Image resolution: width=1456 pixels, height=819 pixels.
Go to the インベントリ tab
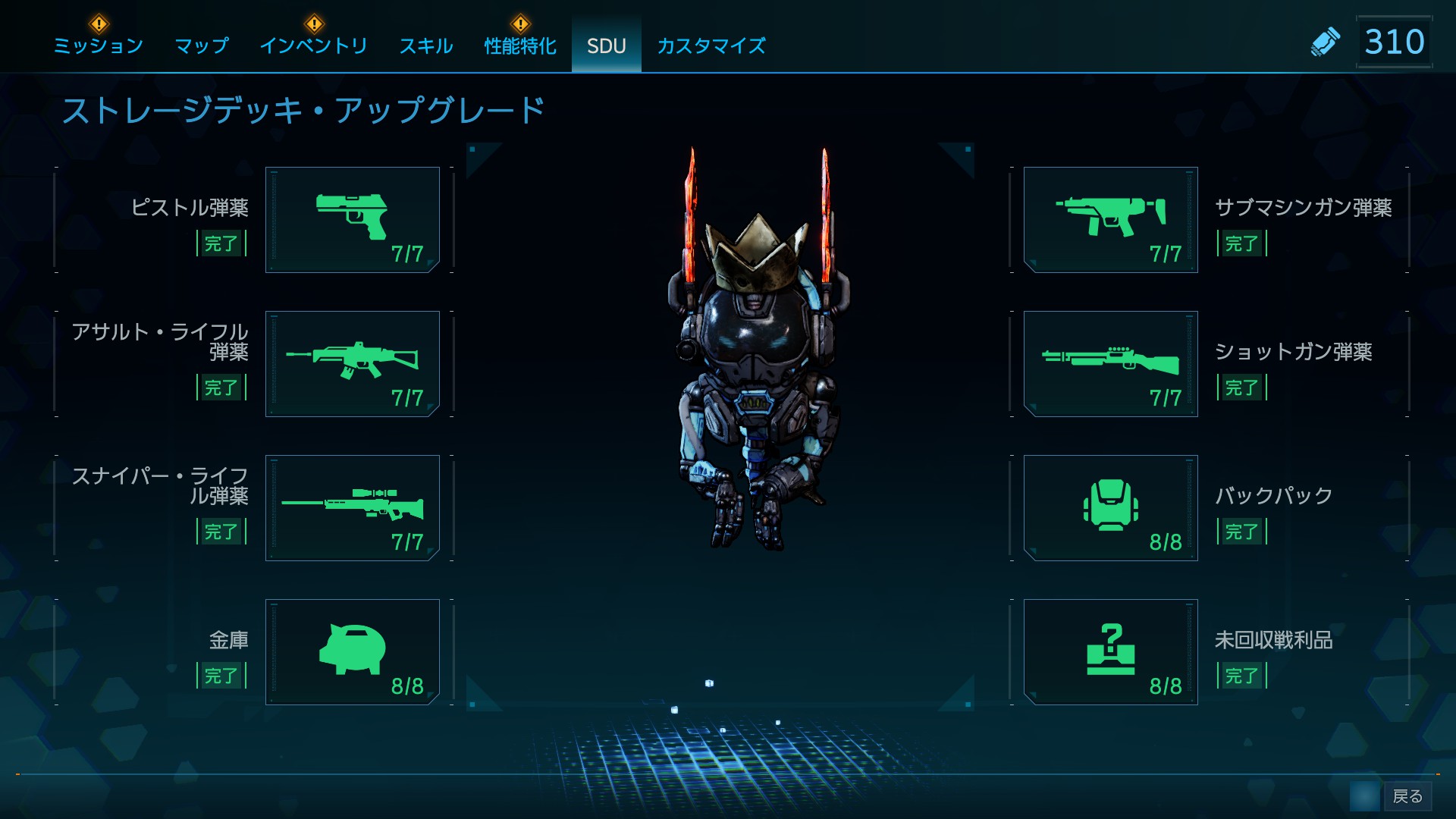(313, 46)
